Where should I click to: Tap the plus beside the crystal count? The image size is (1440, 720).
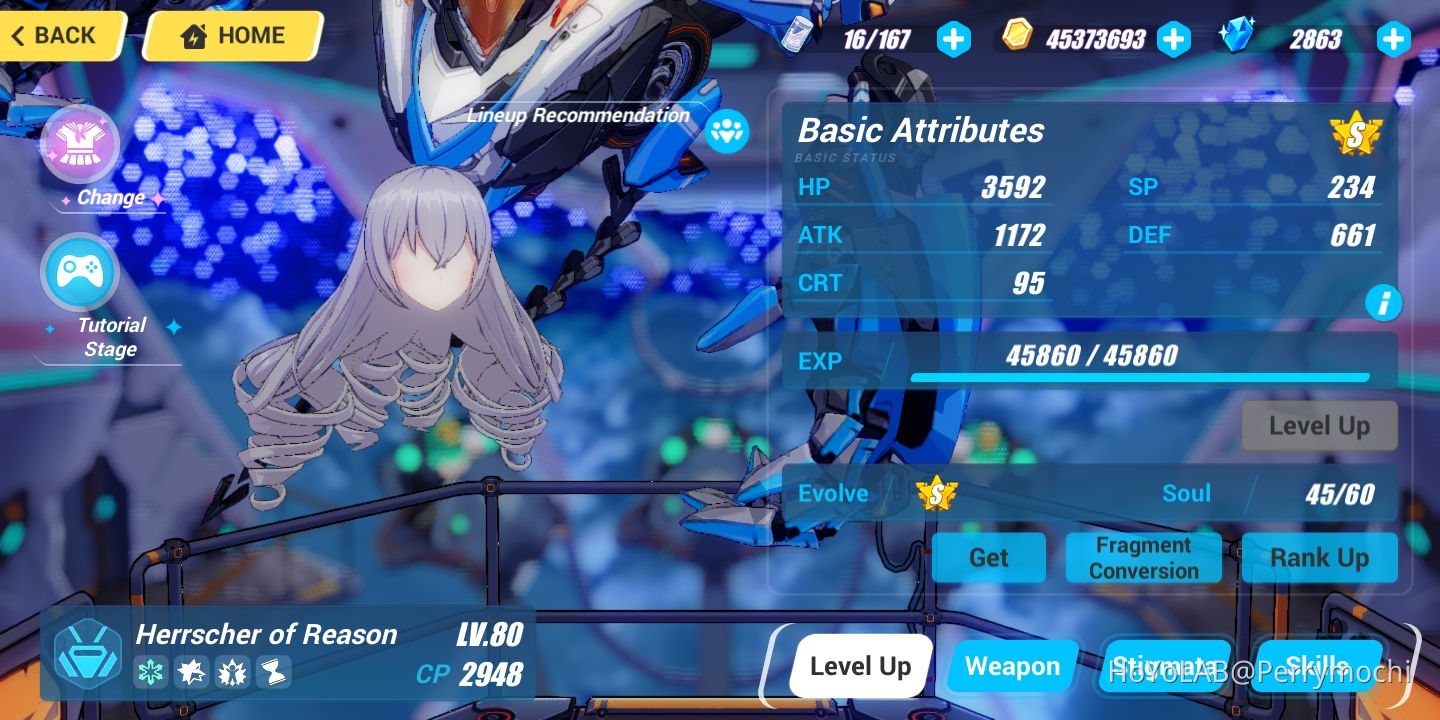(1393, 39)
